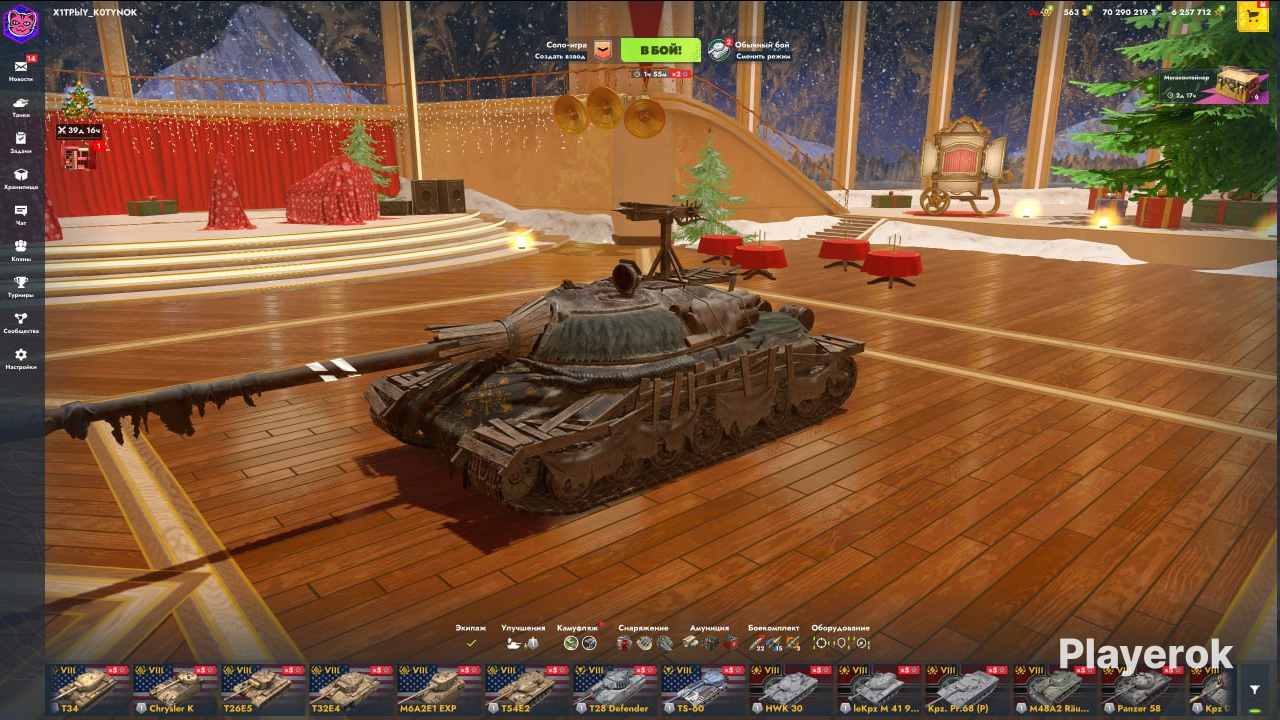Start battle with the В БОЙ! button
Screen dimensions: 1280x720
(x=660, y=50)
